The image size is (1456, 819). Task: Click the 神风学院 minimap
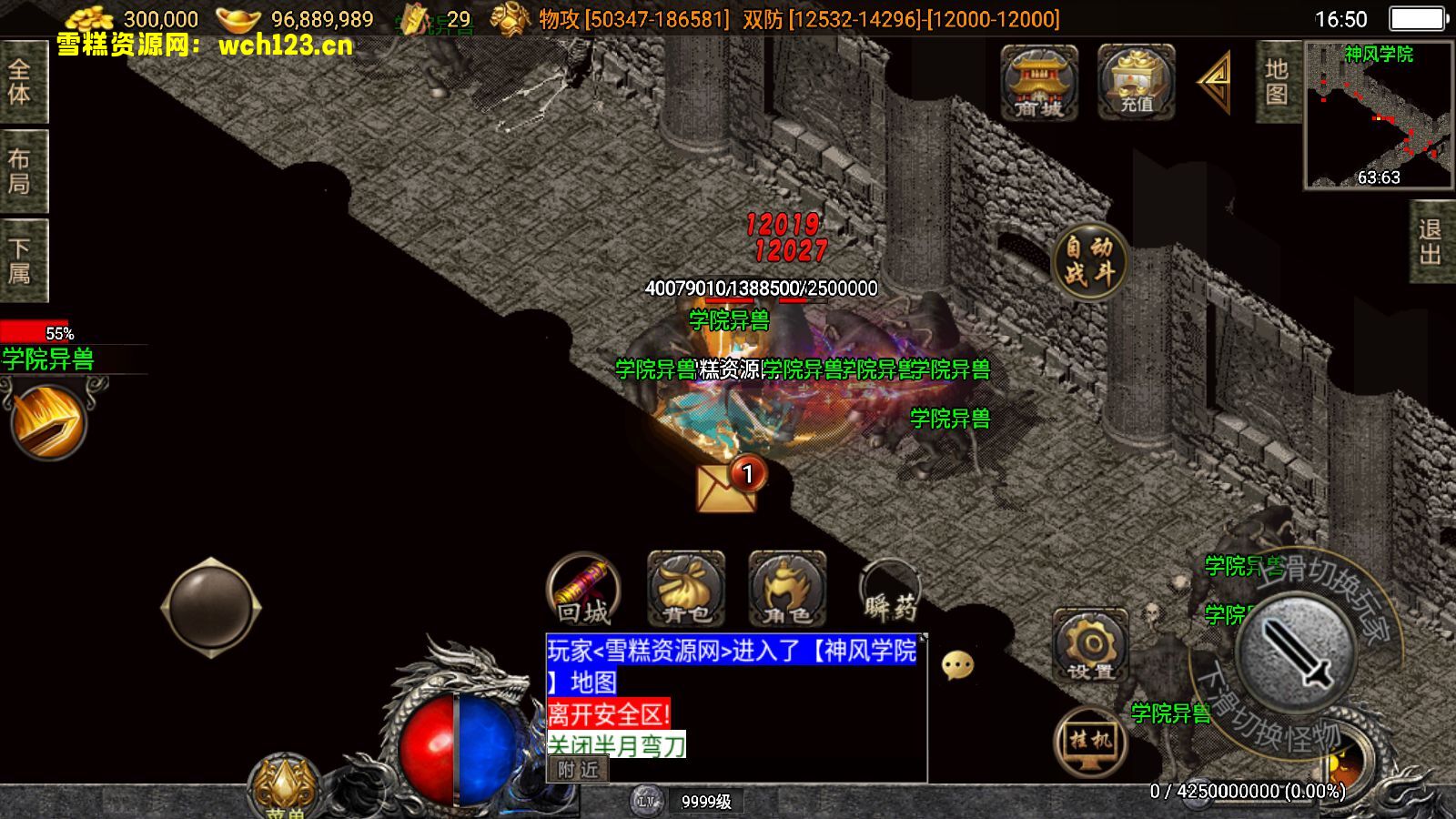[1378, 115]
